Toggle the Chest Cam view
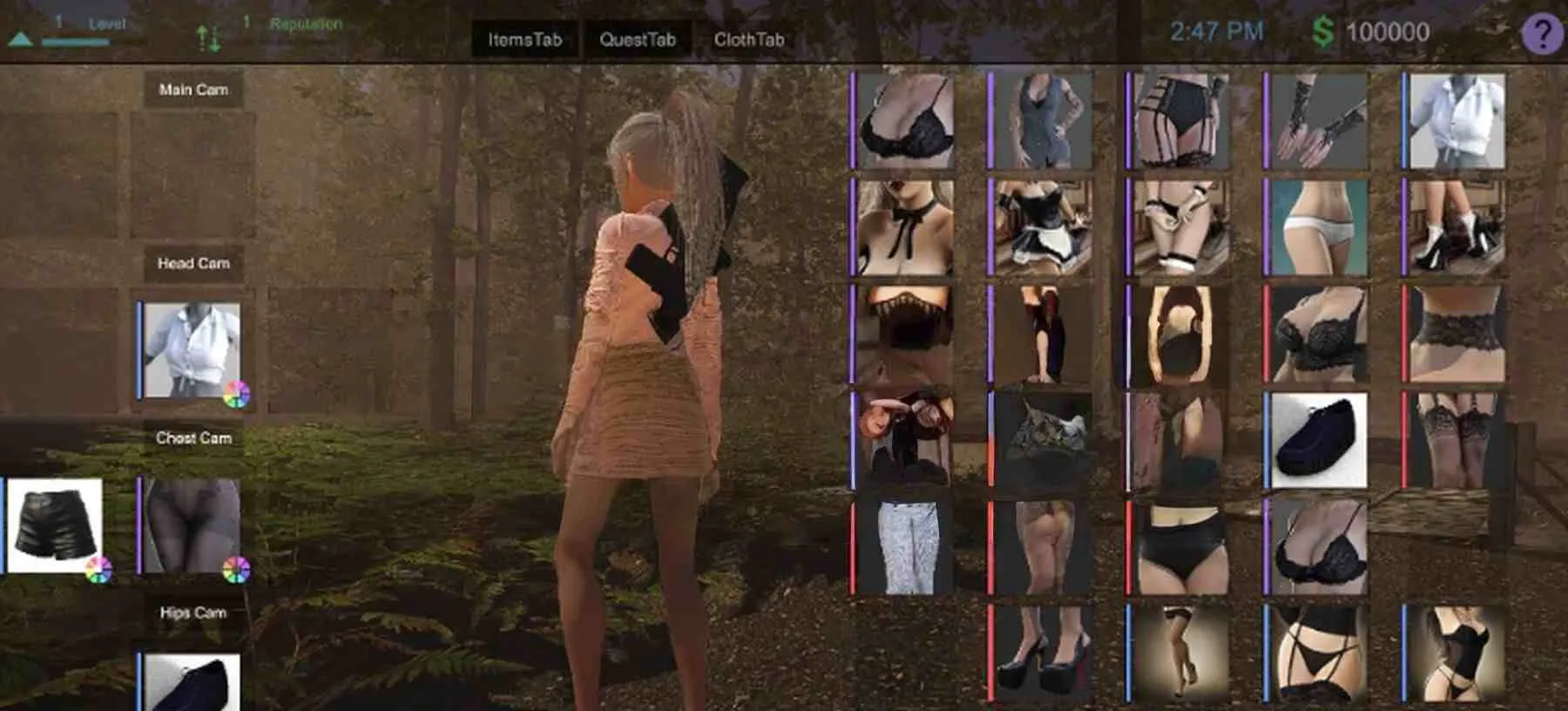 click(193, 438)
